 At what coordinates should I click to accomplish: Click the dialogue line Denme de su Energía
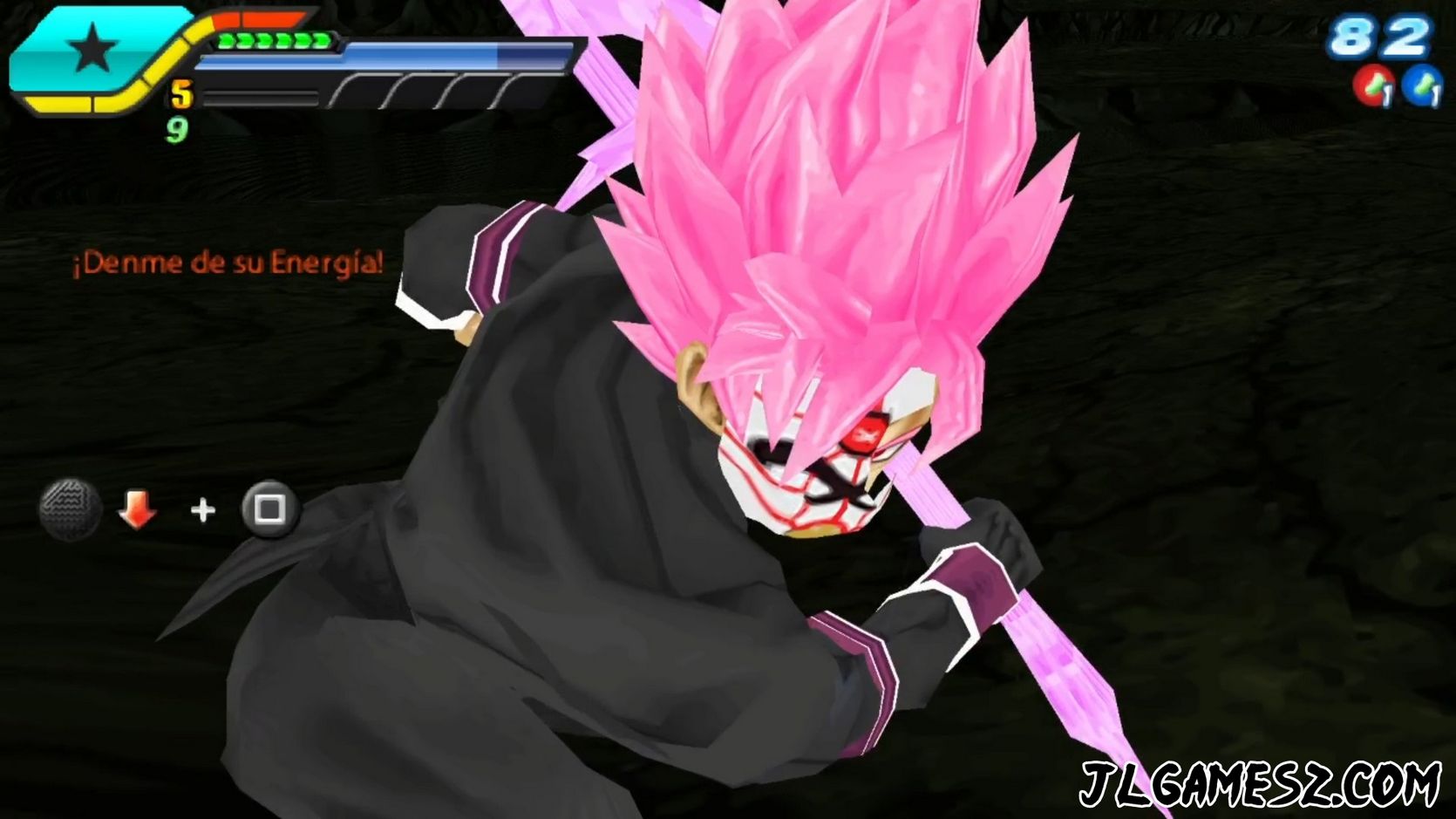click(x=228, y=260)
